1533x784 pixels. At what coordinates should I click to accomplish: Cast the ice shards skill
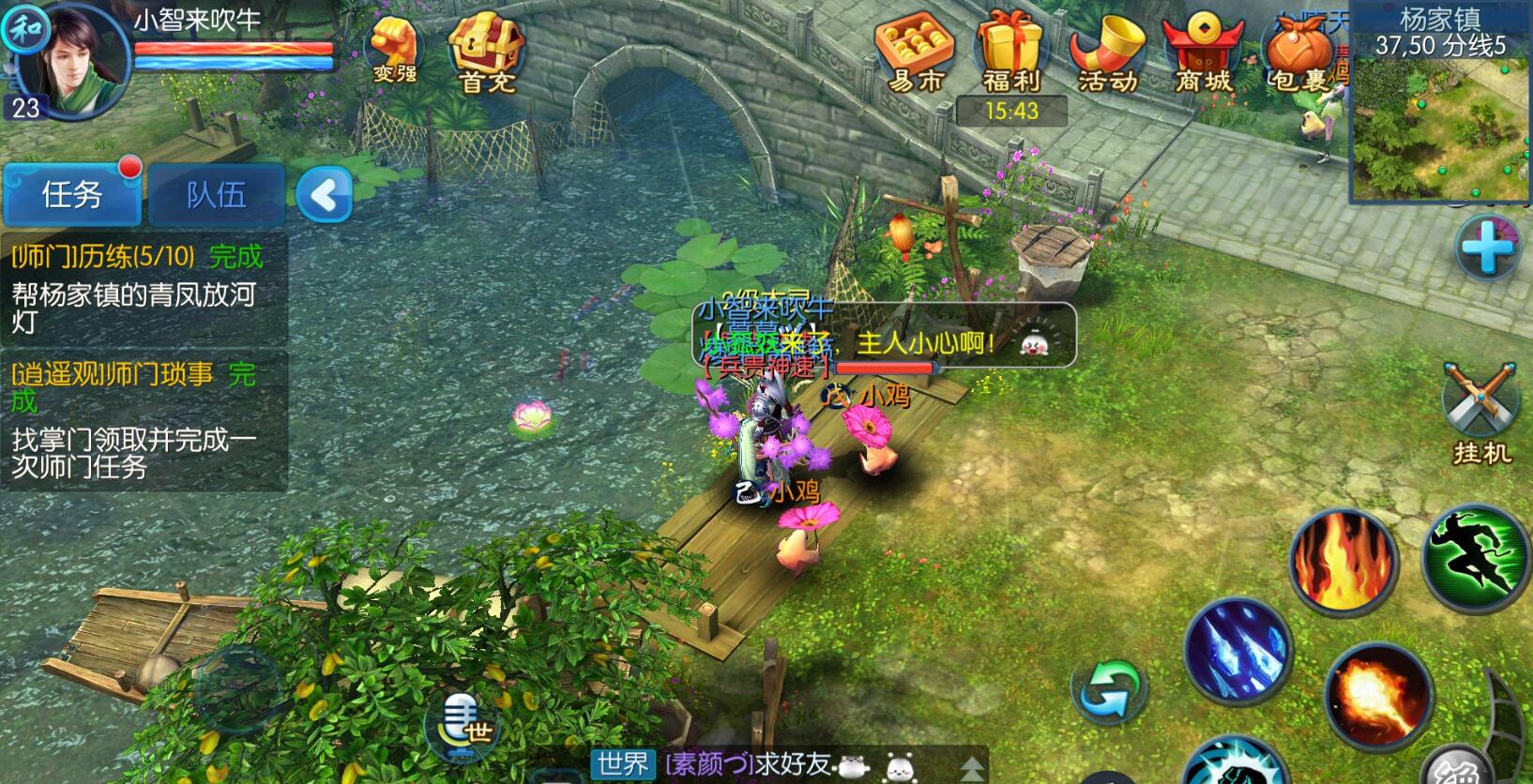[x=1238, y=649]
